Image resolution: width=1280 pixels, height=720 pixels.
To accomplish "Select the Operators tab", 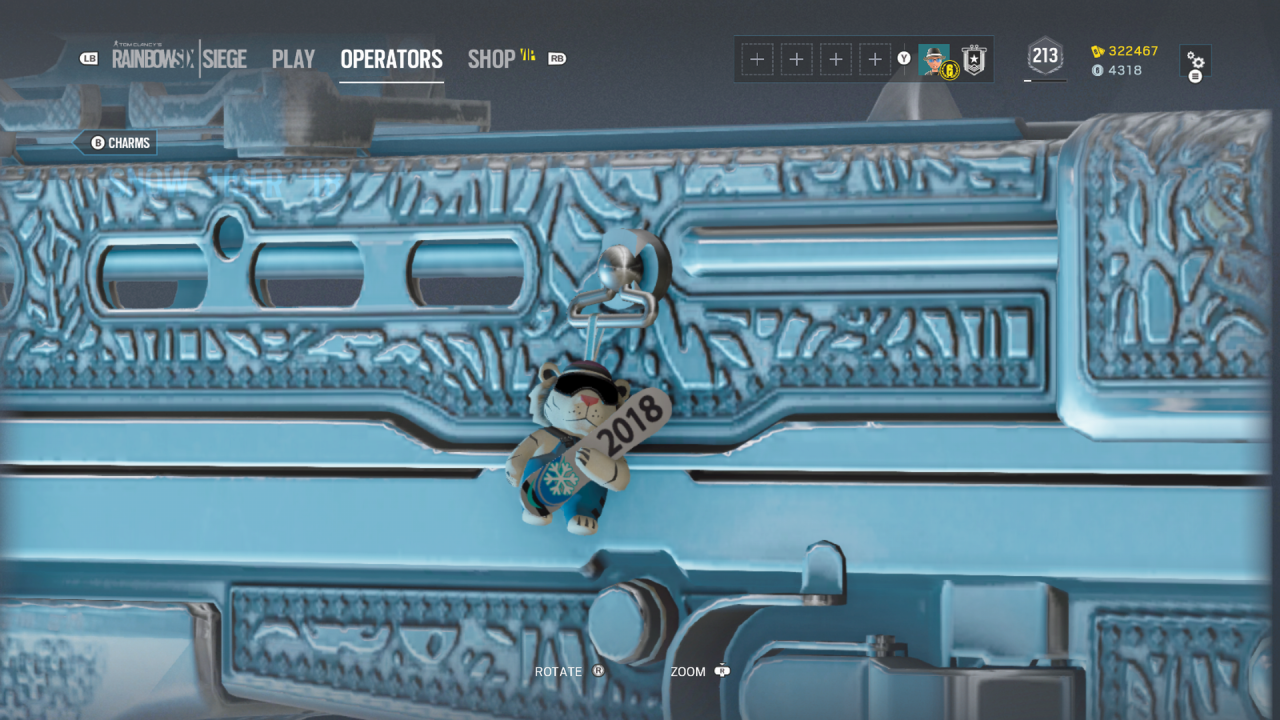I will (x=391, y=59).
